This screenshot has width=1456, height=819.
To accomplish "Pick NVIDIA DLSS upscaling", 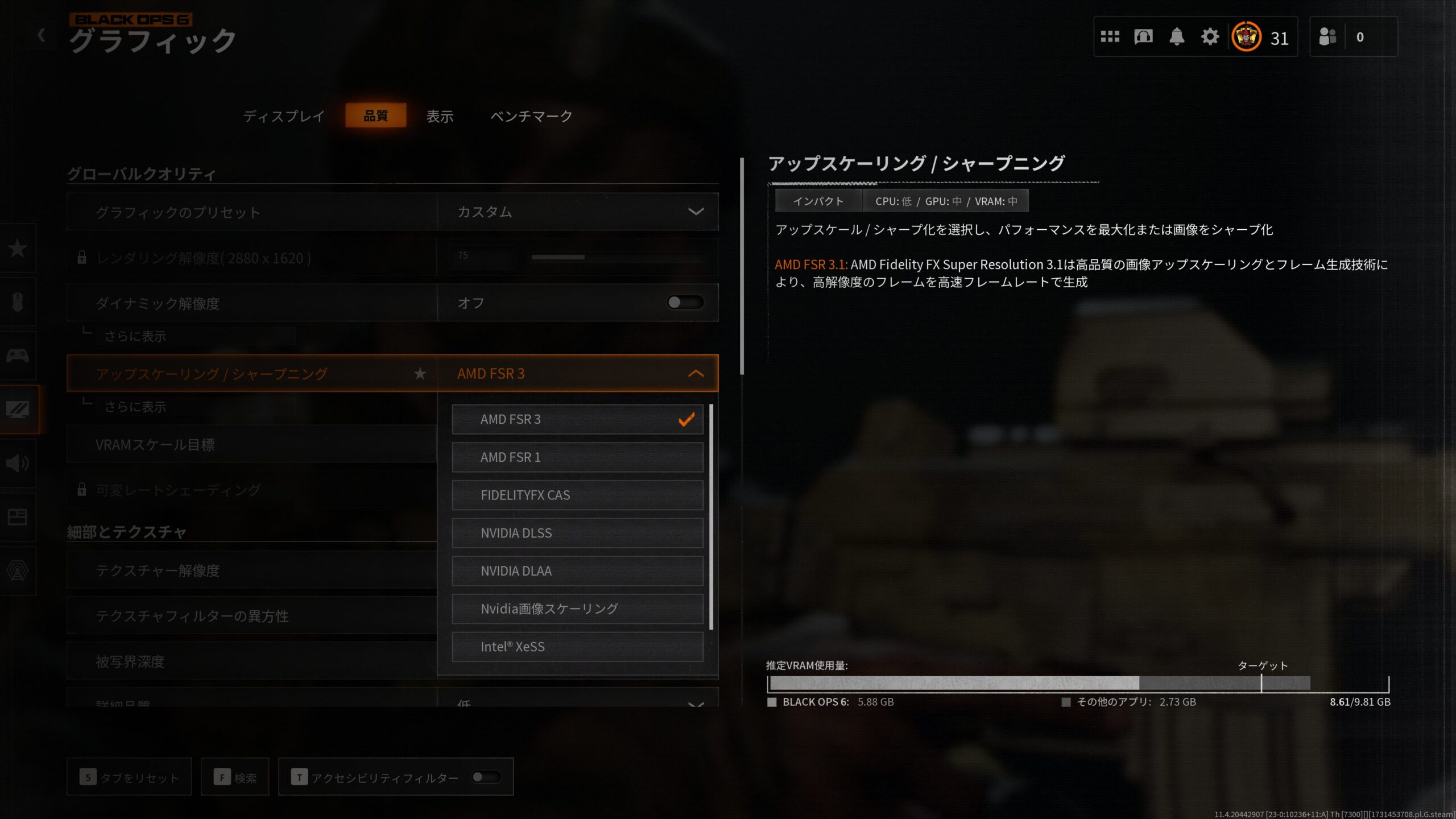I will [577, 533].
